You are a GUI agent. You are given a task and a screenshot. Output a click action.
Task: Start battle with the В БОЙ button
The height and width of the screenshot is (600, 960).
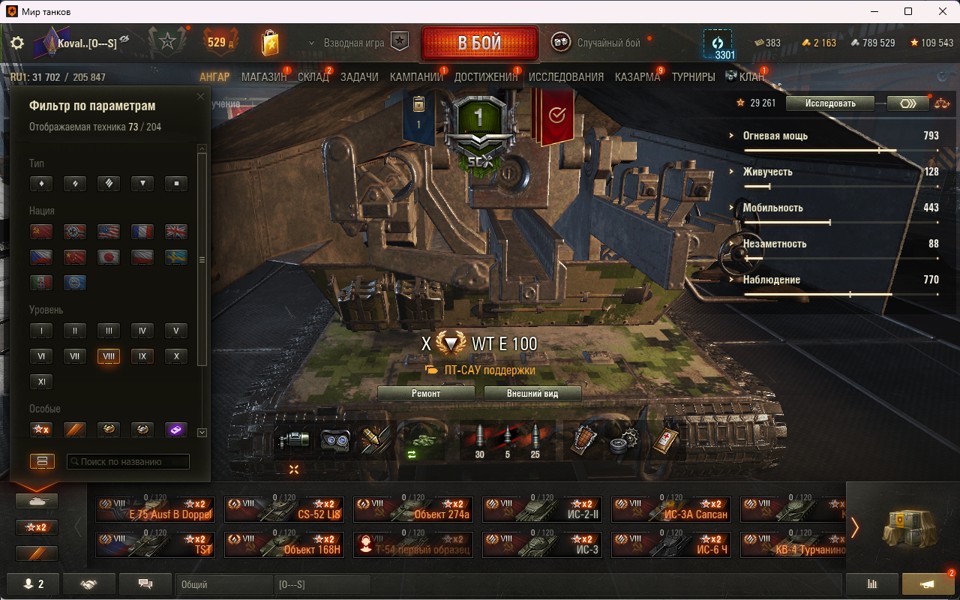coord(480,44)
